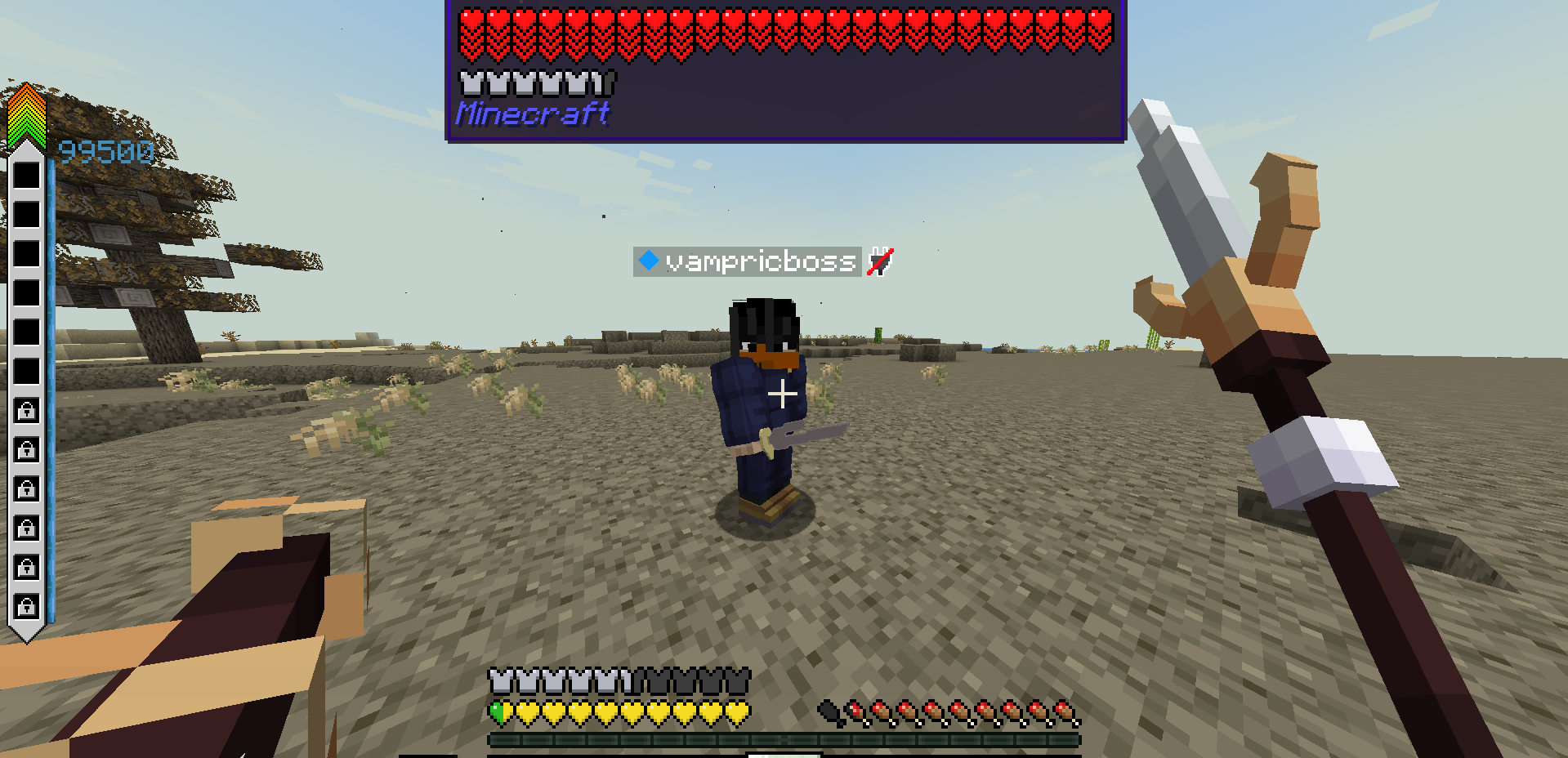1568x758 pixels.
Task: Toggle the half armor icon on the boss display
Action: click(x=602, y=82)
